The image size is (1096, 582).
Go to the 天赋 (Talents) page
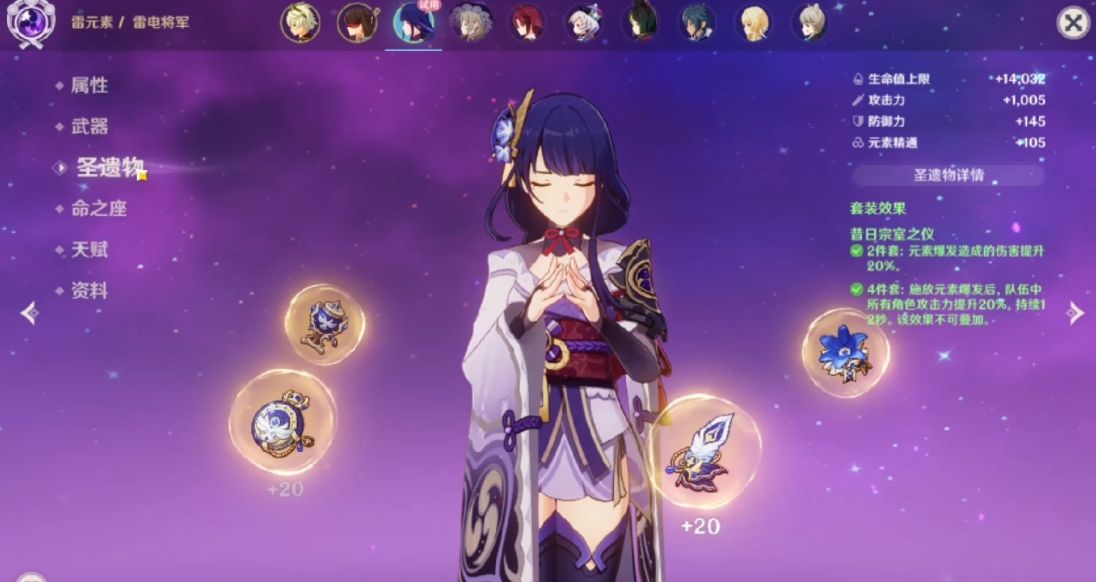point(89,249)
